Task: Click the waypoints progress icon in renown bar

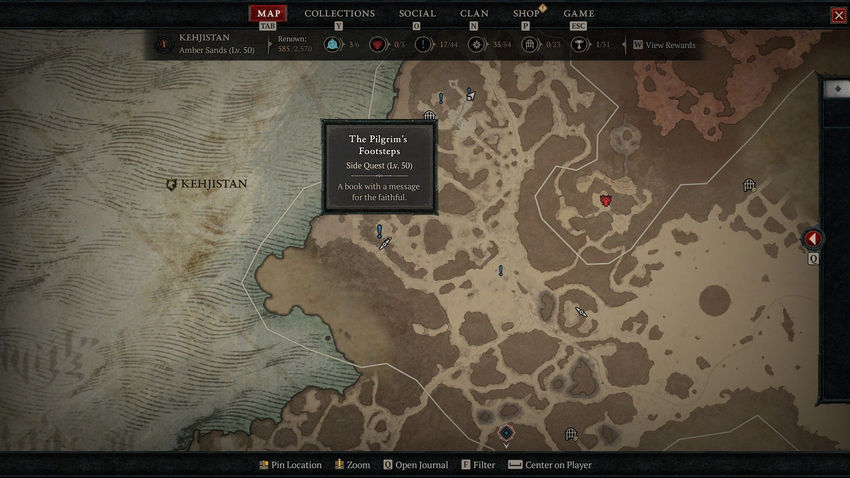Action: (331, 45)
